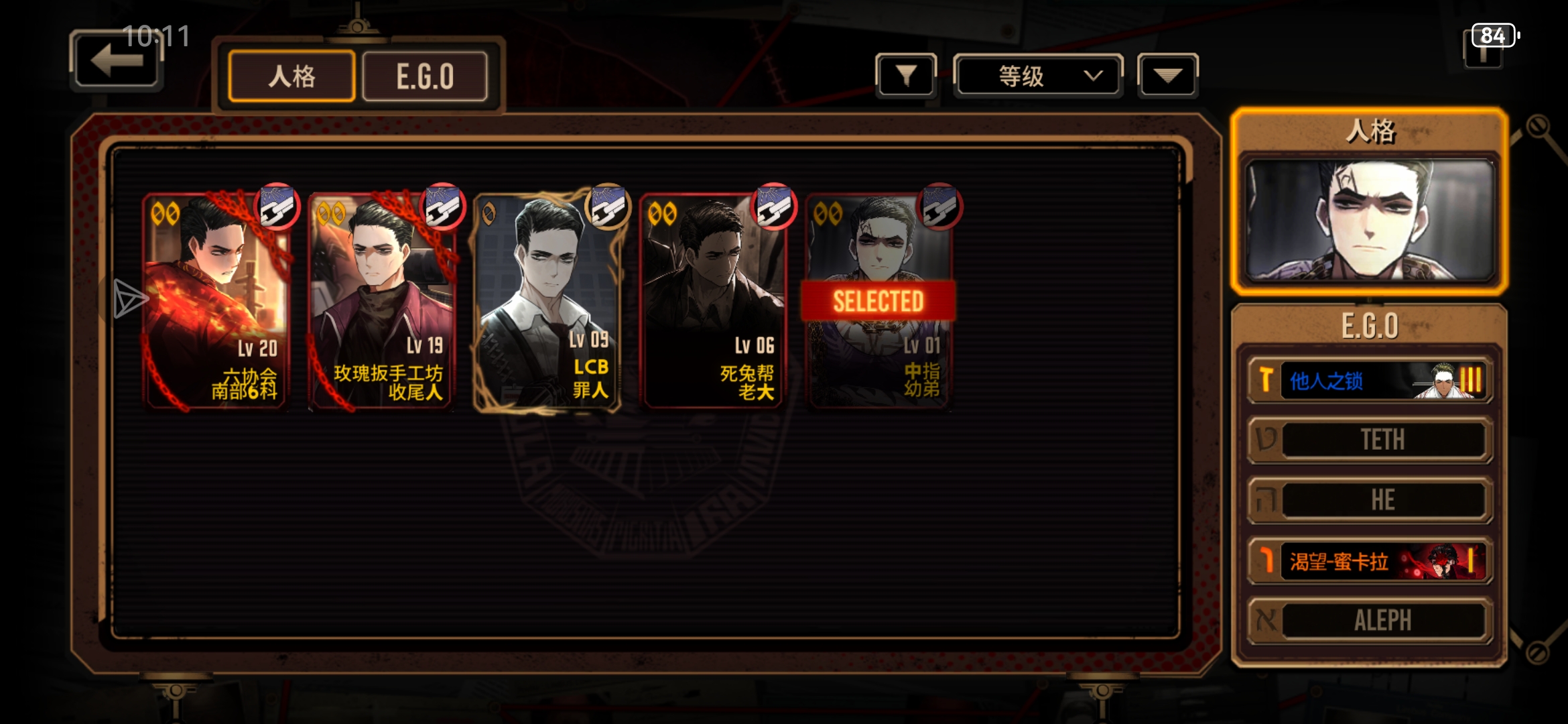Pick the LCB 罪人 Lv 09 card
Viewport: 1568px width, 724px height.
547,302
